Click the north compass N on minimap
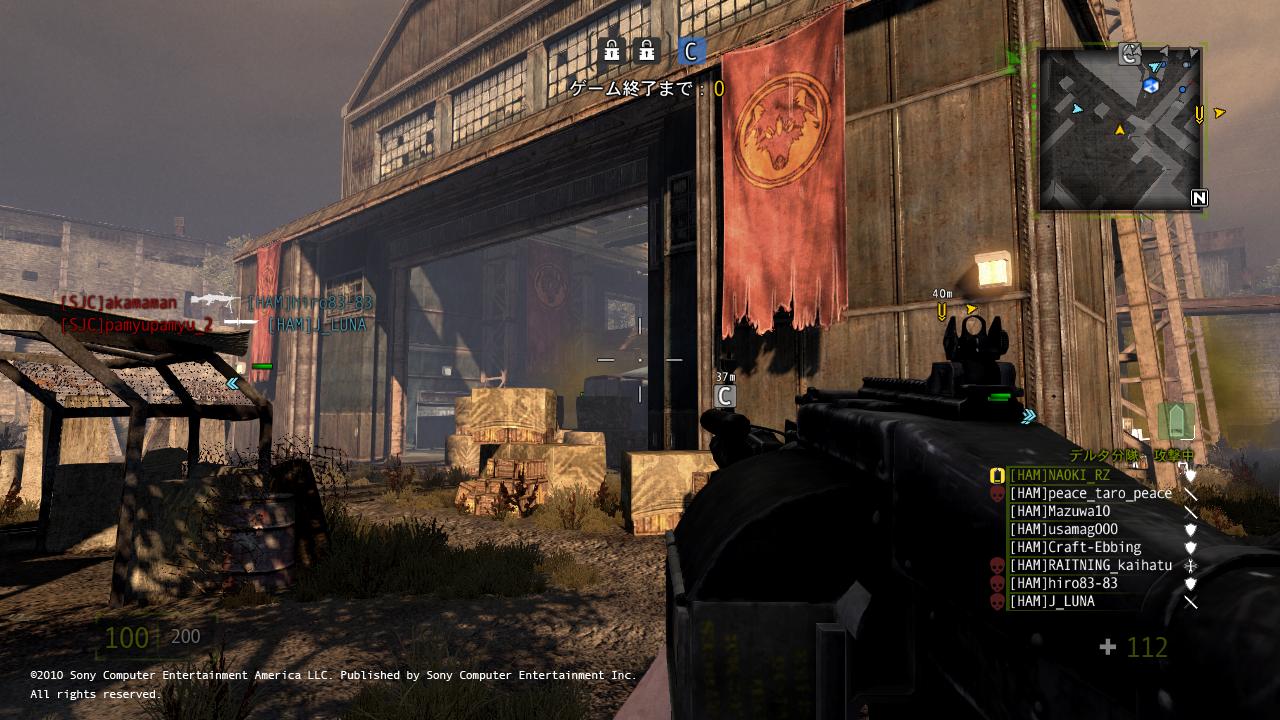Screen dimensions: 1280x720 (x=1199, y=198)
